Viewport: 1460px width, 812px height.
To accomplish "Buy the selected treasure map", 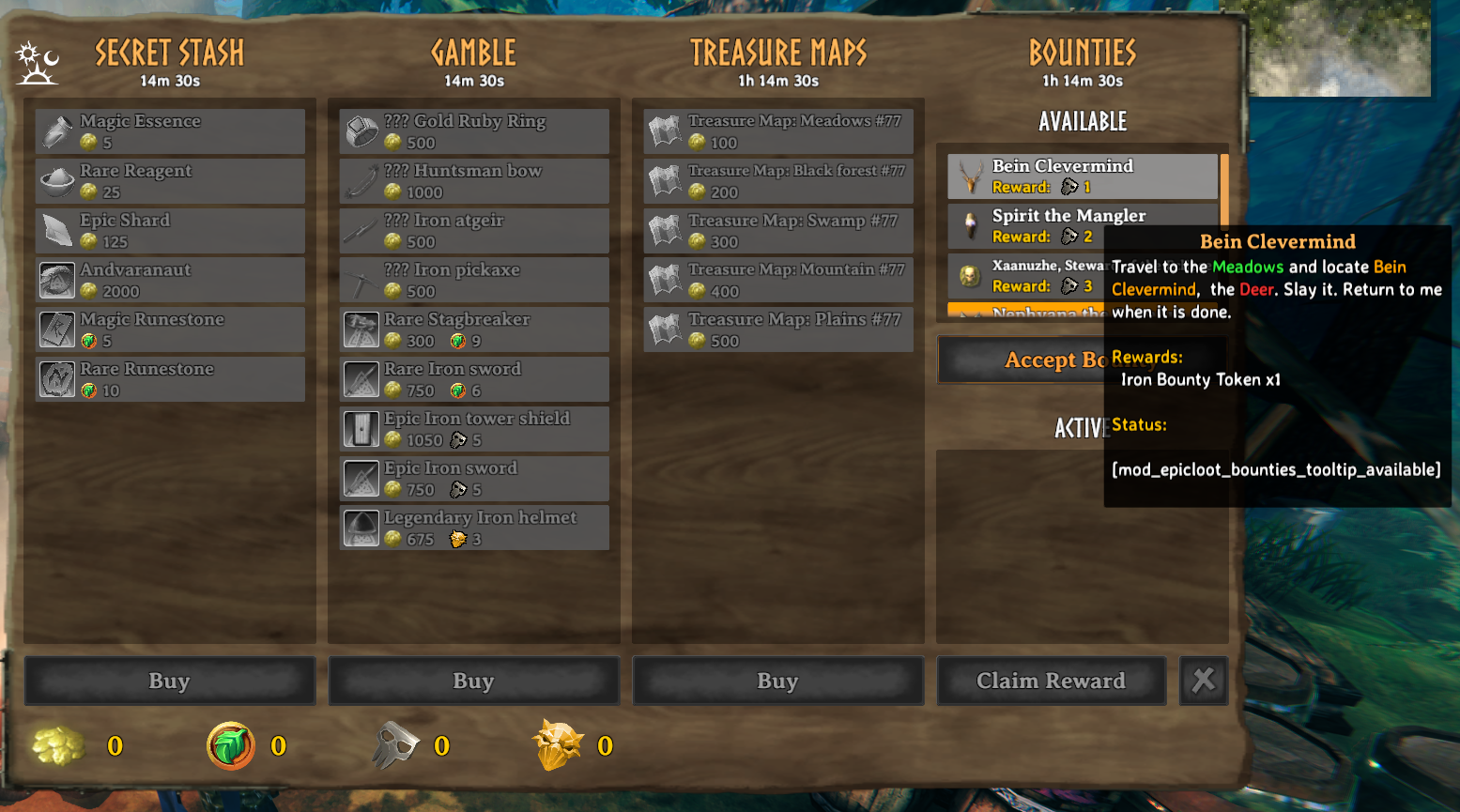I will 778,681.
